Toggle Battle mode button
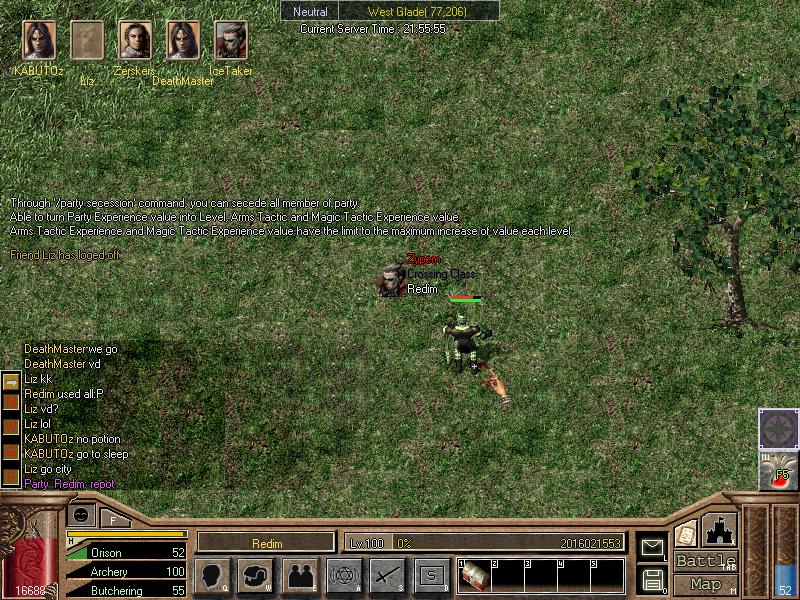The width and height of the screenshot is (800, 600). 705,561
